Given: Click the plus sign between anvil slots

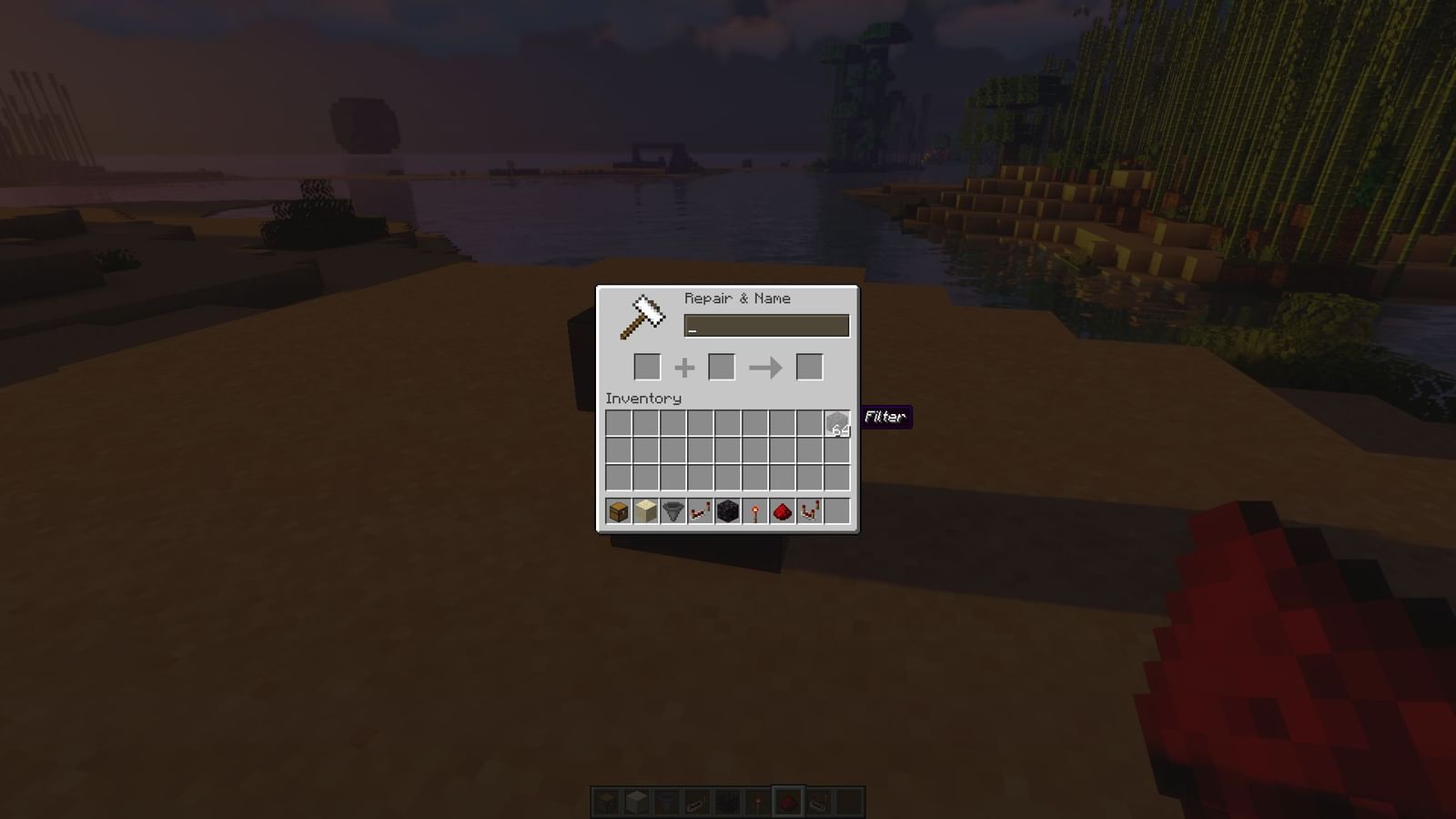Looking at the screenshot, I should 685,367.
